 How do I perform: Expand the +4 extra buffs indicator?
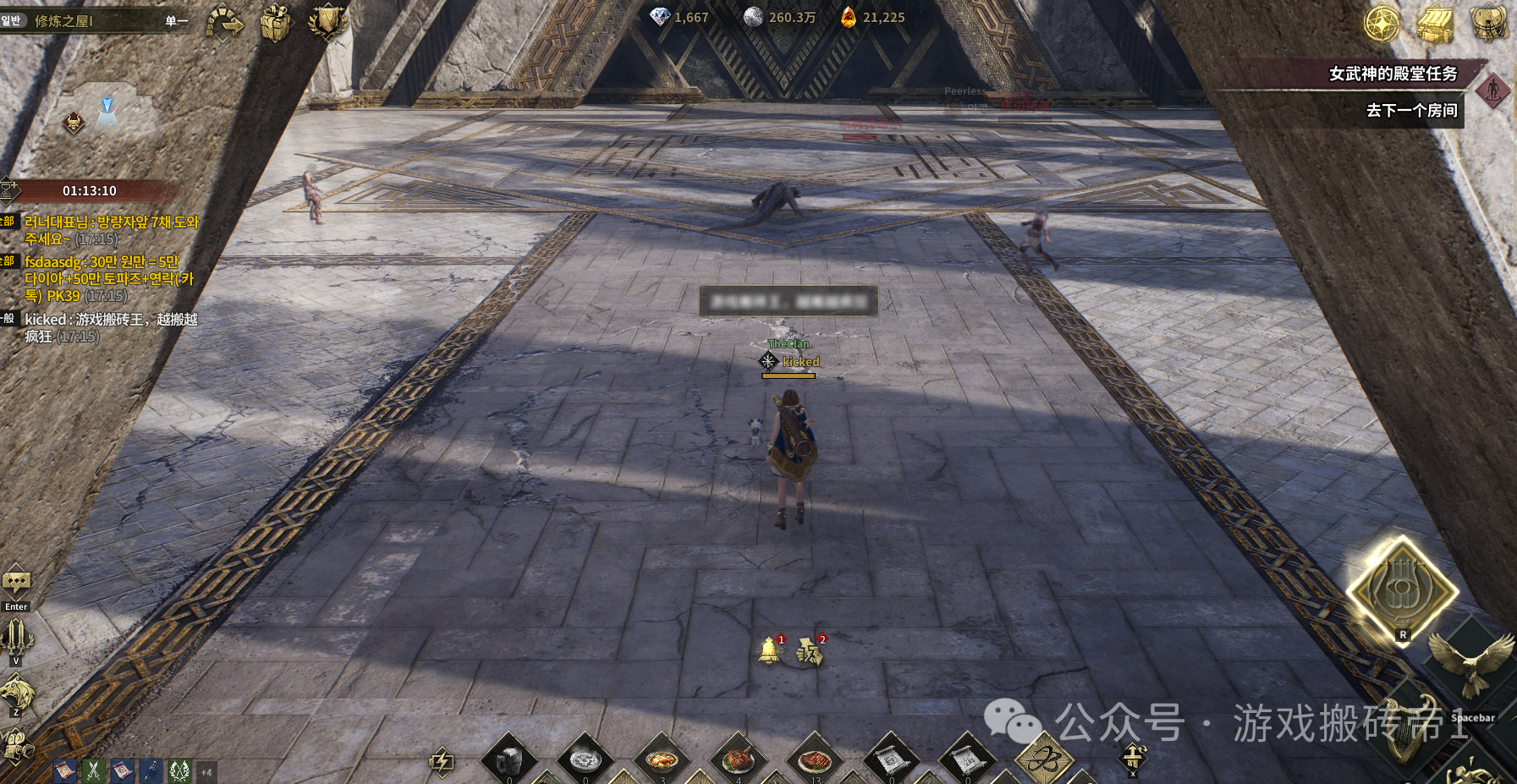pos(206,771)
